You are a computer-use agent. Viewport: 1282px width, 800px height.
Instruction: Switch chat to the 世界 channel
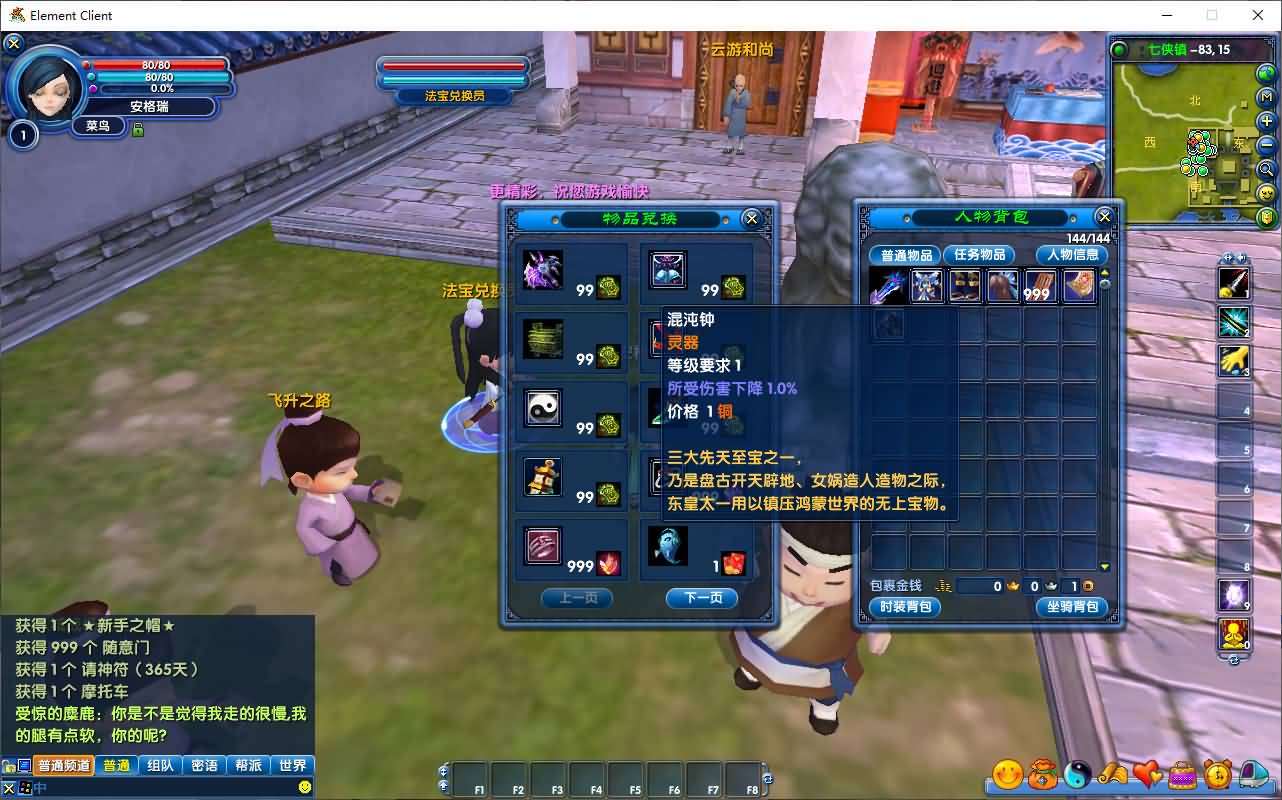[x=293, y=765]
